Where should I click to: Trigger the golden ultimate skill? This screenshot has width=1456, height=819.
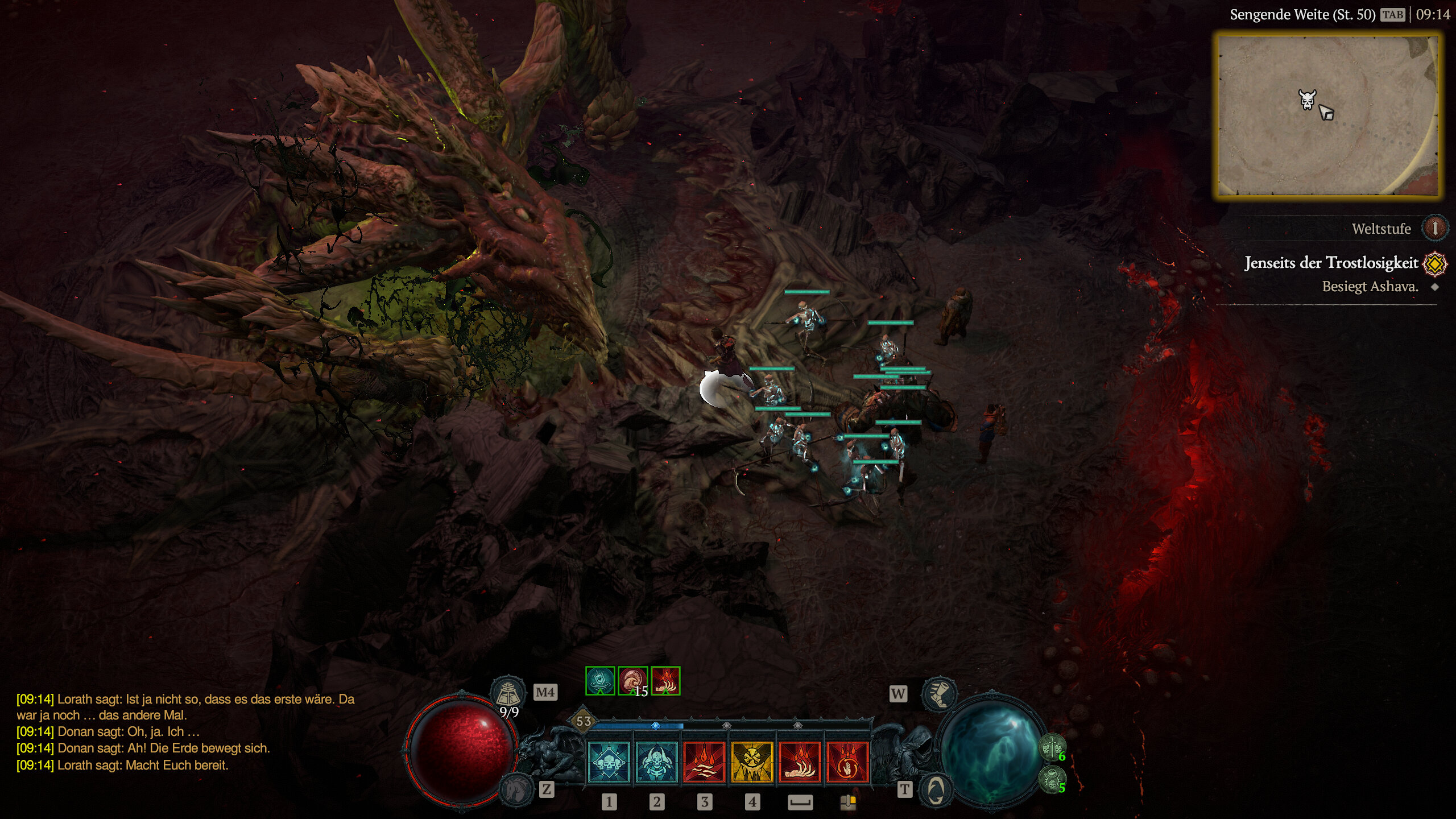[752, 762]
